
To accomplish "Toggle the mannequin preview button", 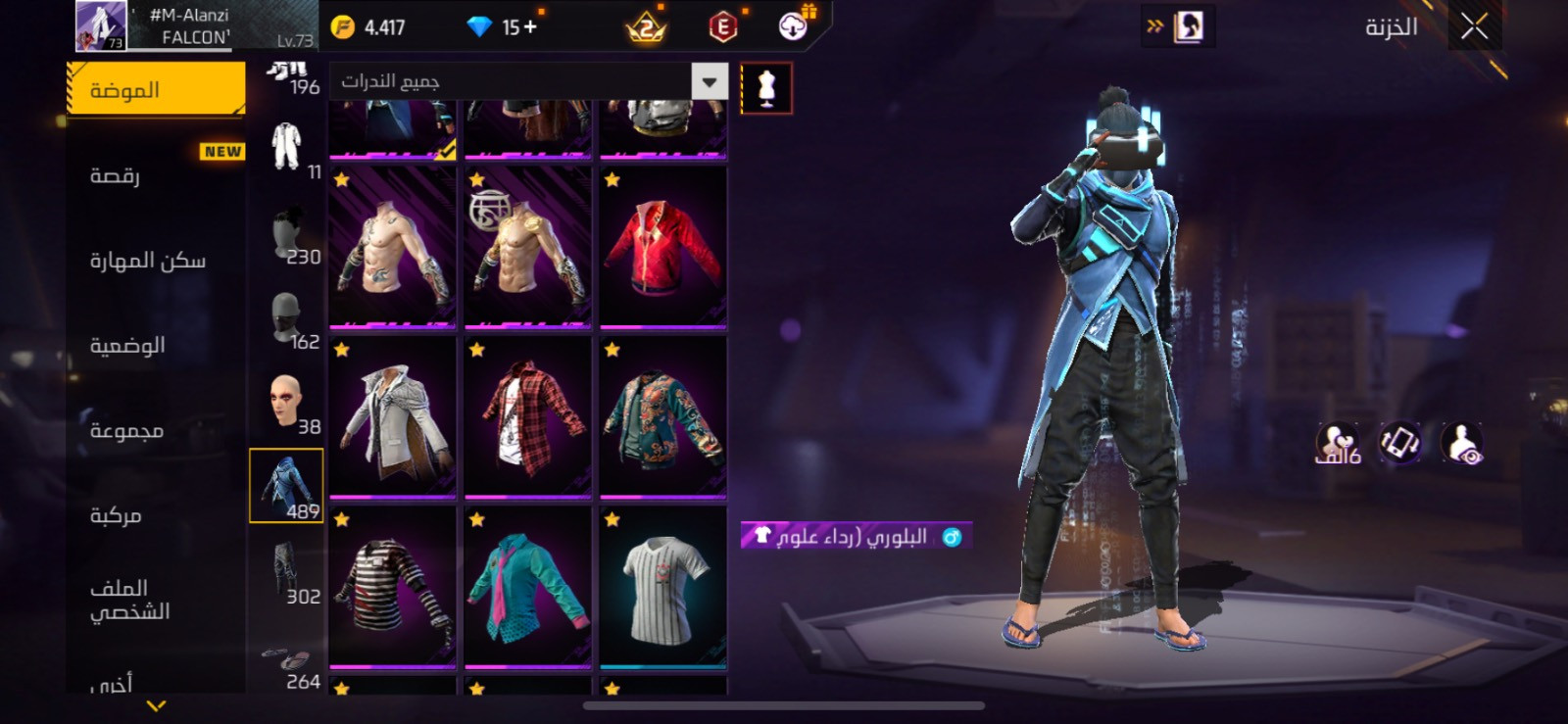I will (x=766, y=89).
